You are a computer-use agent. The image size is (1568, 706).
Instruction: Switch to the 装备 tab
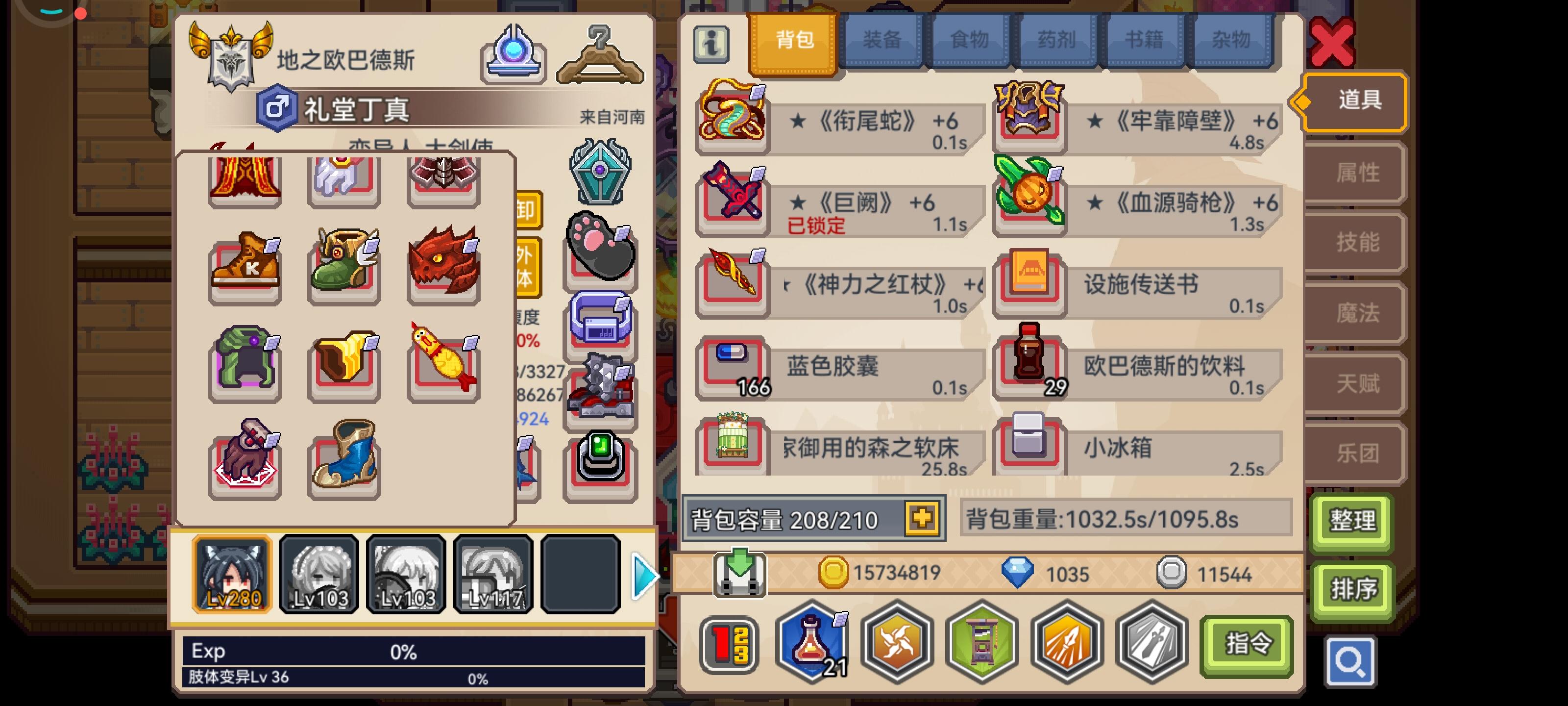[882, 40]
